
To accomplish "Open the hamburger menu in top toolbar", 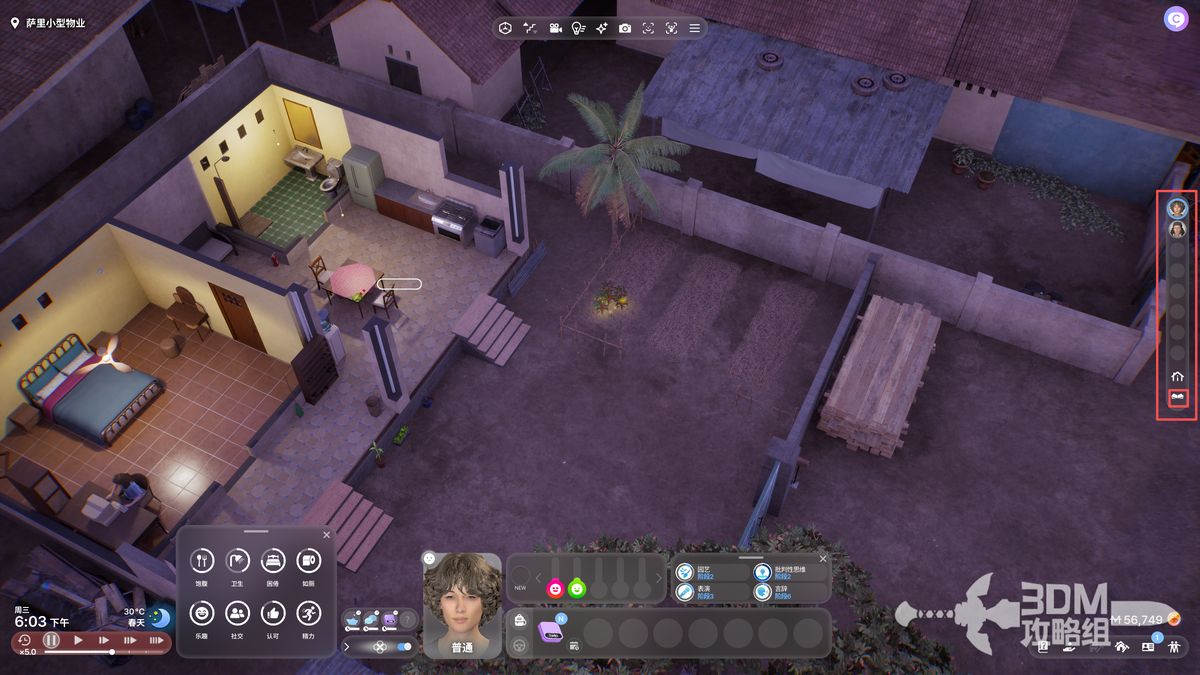I will pyautogui.click(x=695, y=28).
